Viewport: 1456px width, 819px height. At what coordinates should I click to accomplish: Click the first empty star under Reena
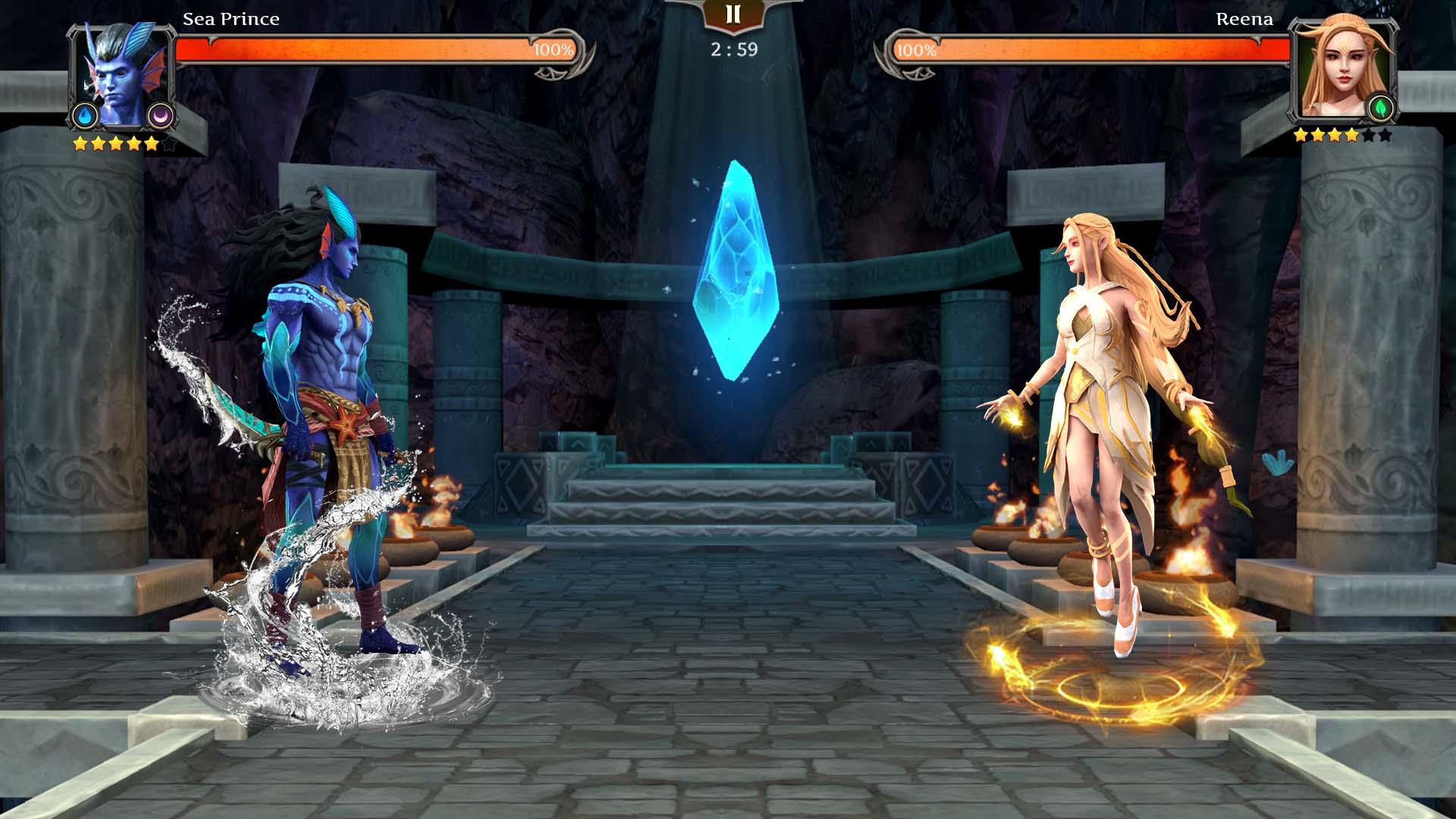(x=1369, y=136)
